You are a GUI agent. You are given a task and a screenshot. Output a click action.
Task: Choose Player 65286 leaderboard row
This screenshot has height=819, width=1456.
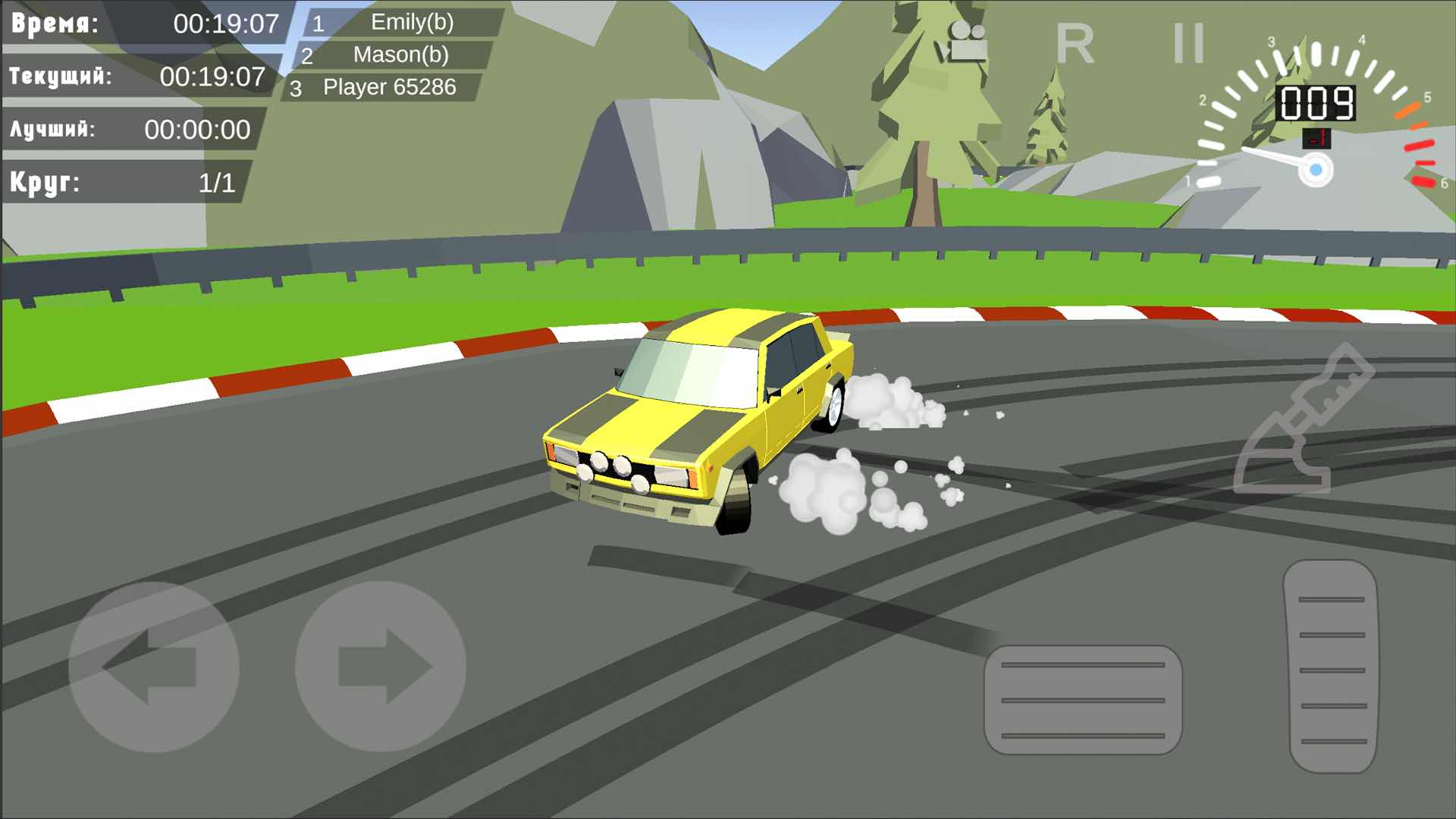click(382, 88)
